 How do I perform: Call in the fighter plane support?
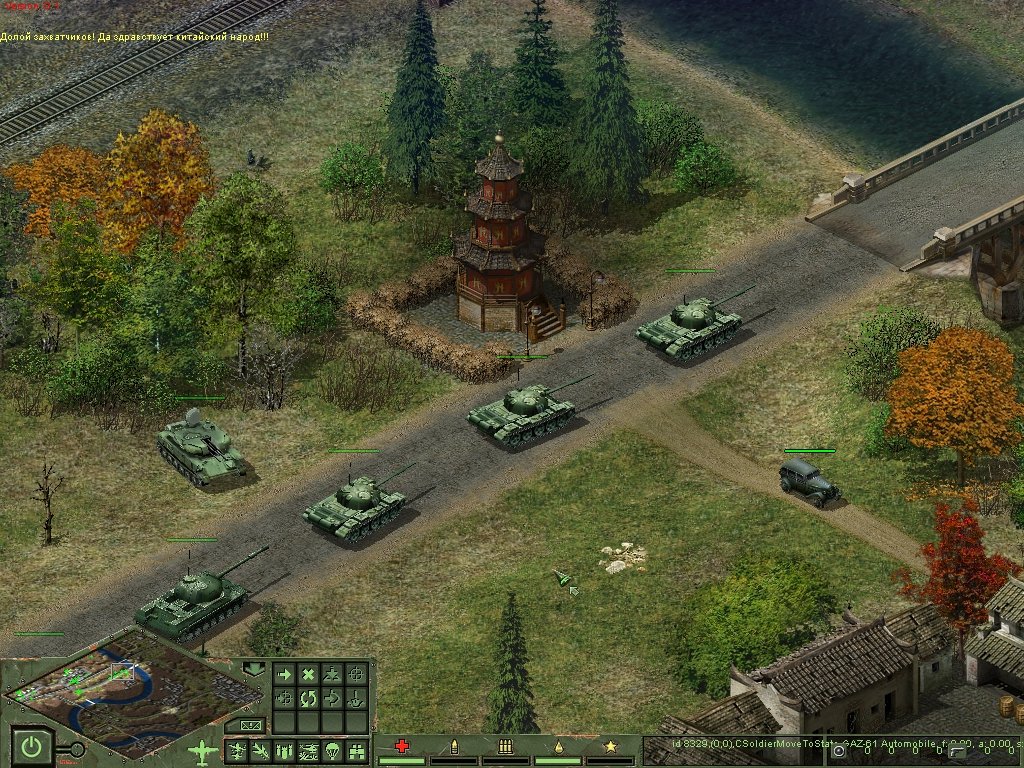[x=238, y=751]
